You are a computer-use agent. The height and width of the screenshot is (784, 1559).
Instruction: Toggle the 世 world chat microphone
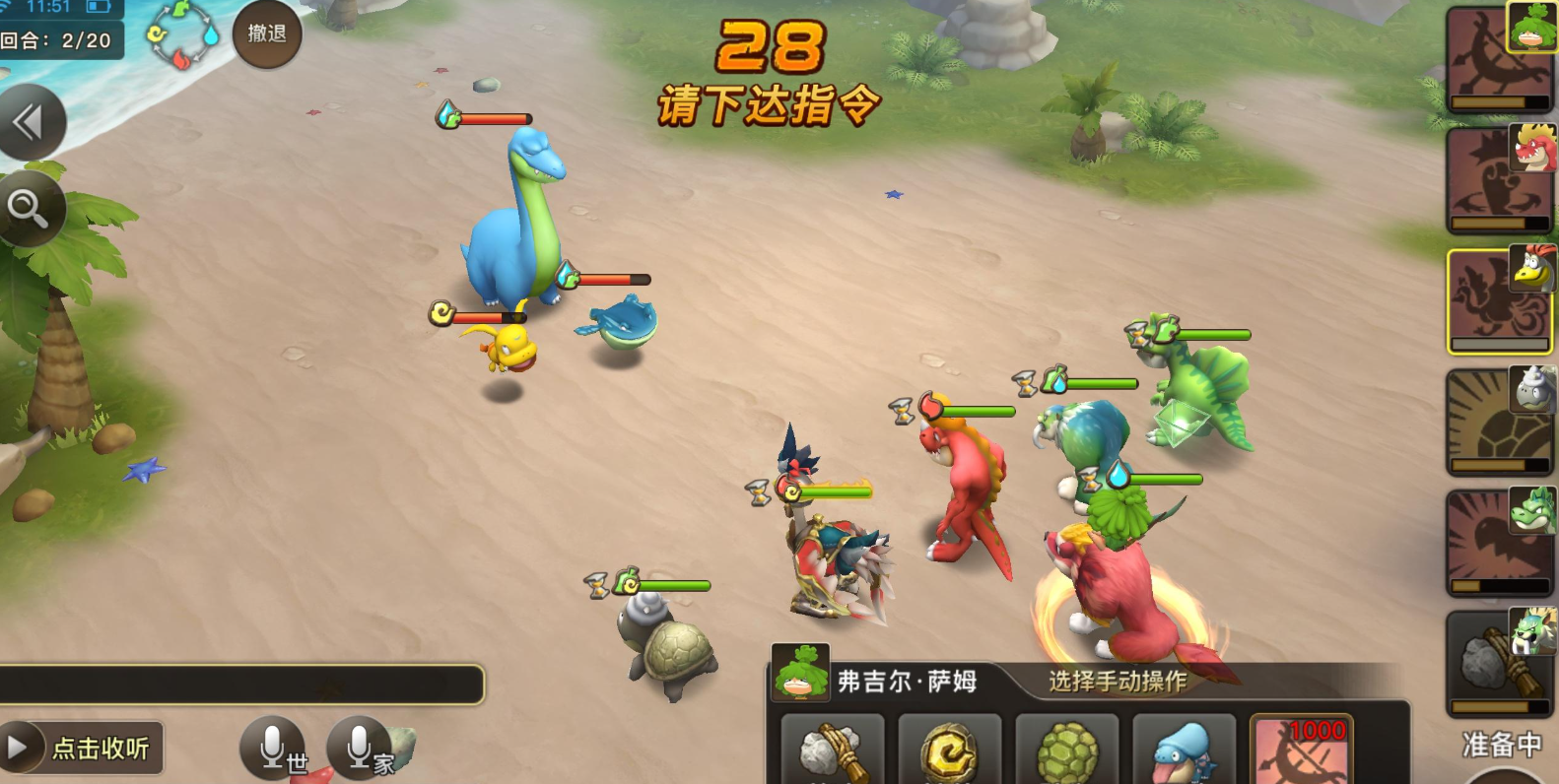(x=273, y=746)
